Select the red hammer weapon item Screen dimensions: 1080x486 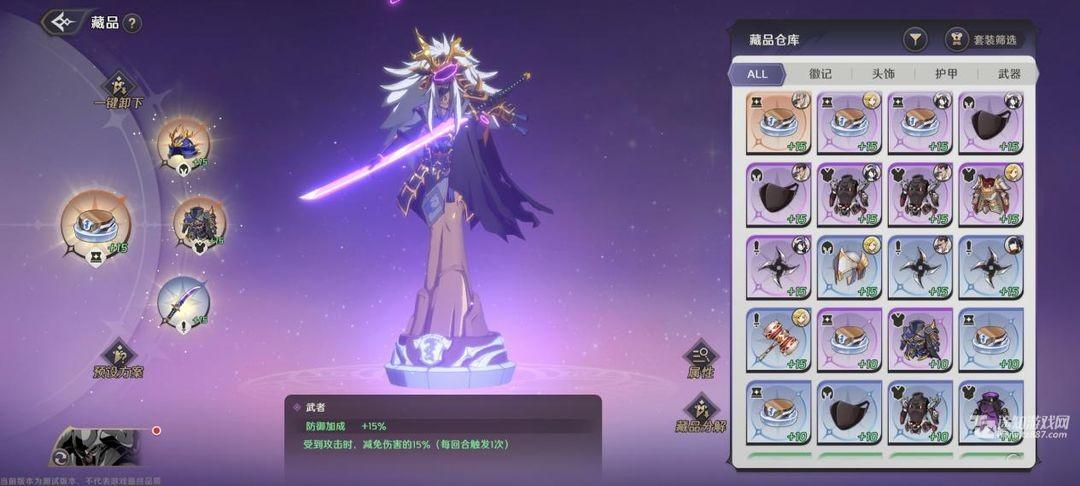[779, 339]
